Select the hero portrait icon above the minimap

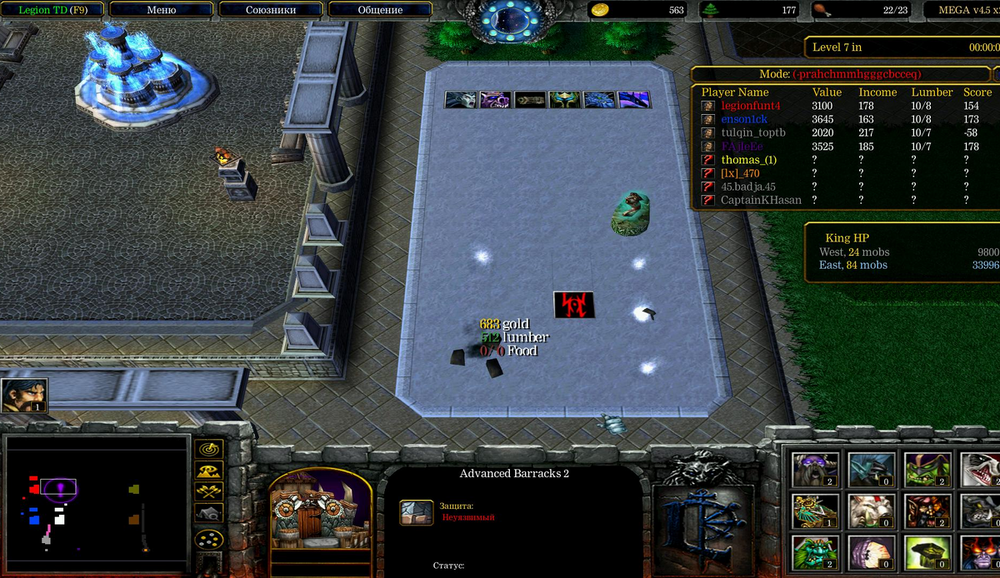[24, 395]
